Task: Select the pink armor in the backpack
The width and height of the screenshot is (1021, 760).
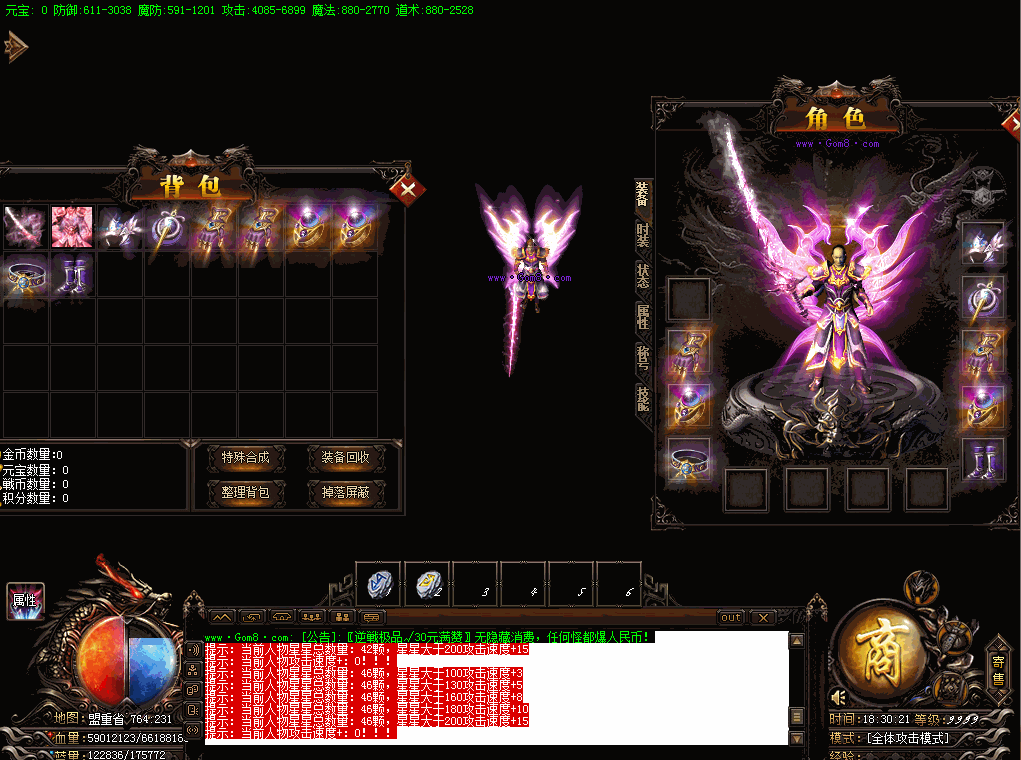Action: pyautogui.click(x=72, y=227)
